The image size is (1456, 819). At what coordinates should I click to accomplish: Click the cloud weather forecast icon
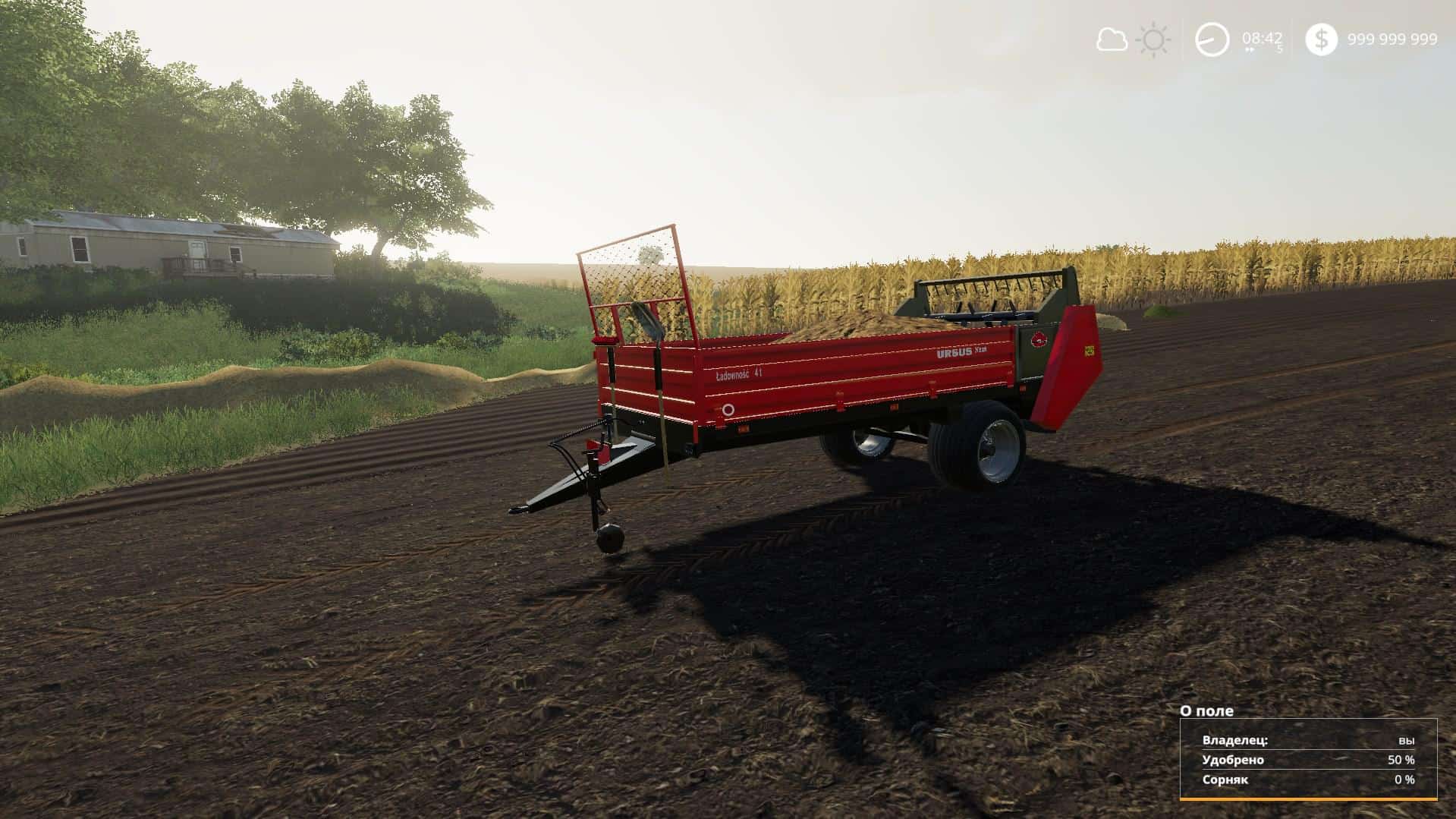pyautogui.click(x=1112, y=39)
